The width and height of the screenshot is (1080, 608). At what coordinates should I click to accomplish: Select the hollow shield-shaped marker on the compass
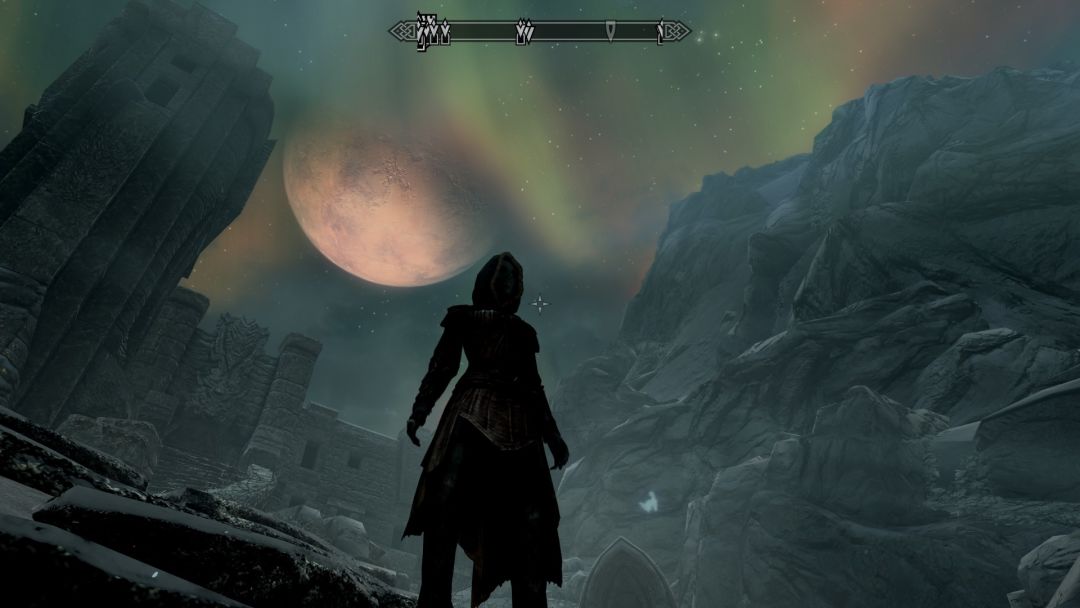tap(610, 32)
